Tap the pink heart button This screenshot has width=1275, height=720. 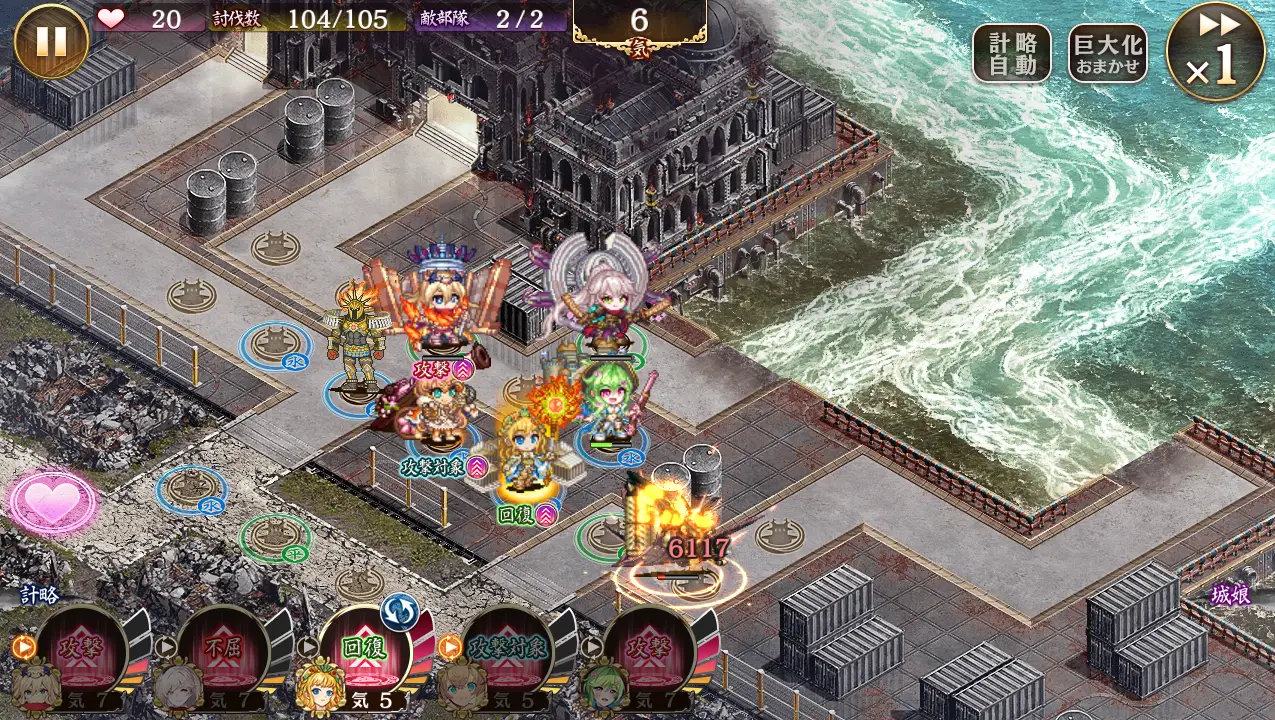[x=51, y=503]
